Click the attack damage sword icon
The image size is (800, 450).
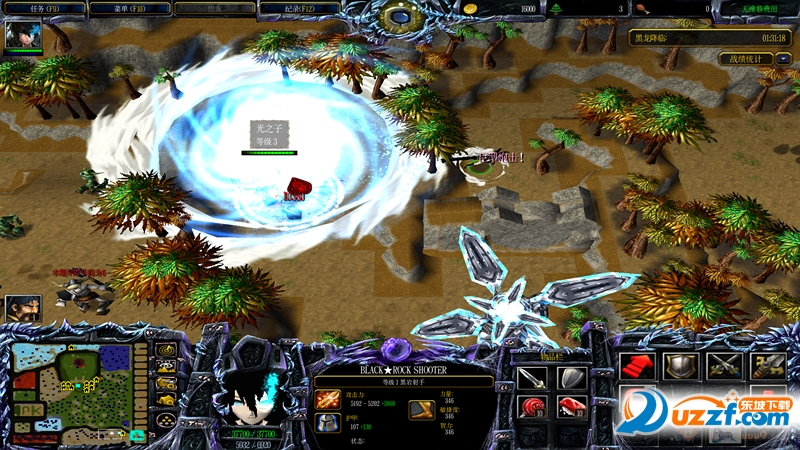[x=328, y=399]
